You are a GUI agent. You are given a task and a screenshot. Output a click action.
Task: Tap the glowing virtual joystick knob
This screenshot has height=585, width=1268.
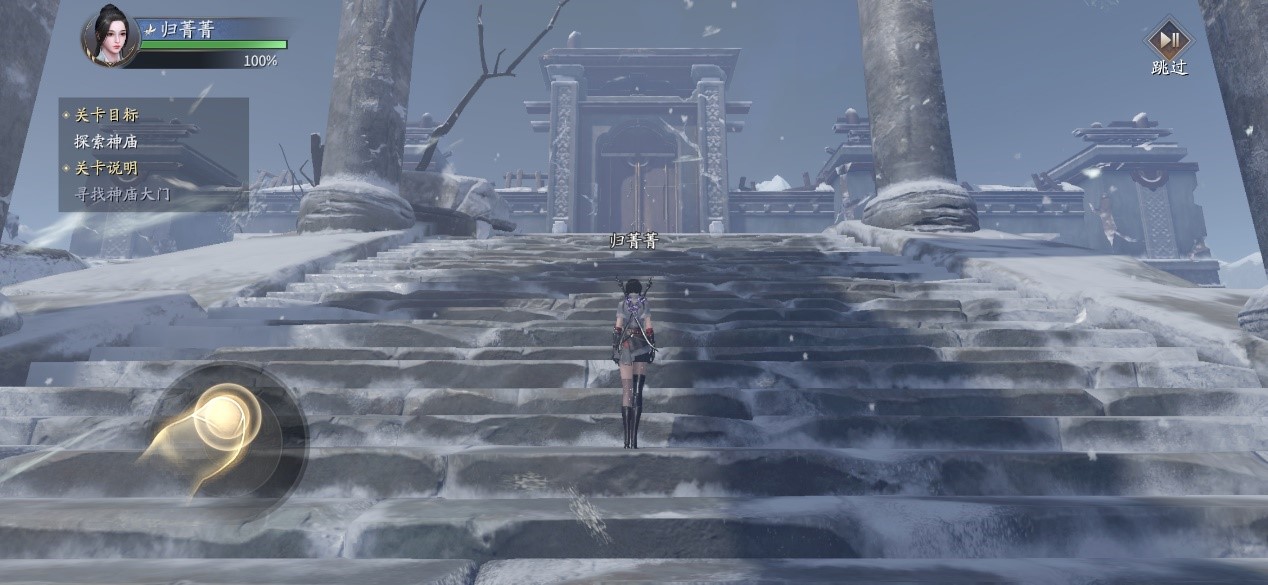(x=222, y=420)
